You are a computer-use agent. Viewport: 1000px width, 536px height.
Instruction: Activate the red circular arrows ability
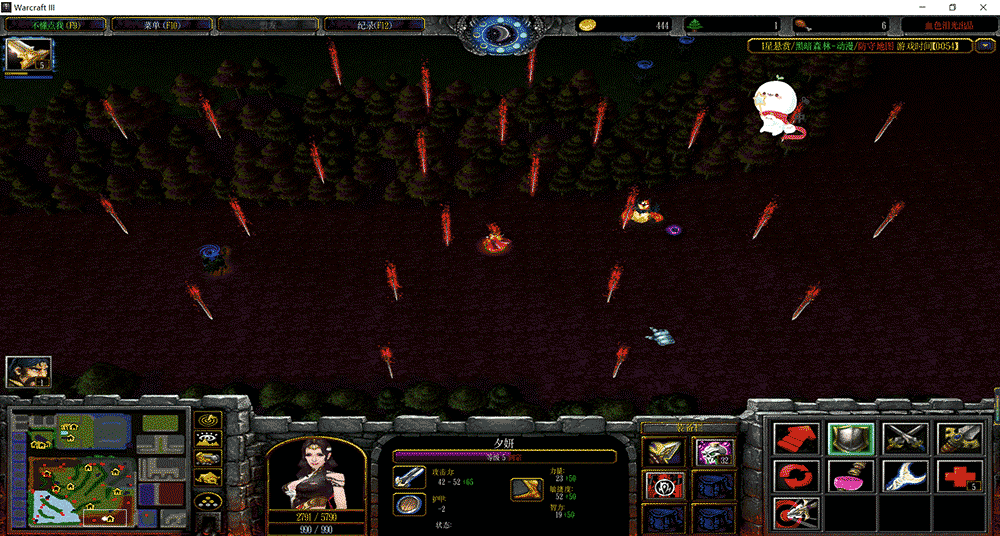797,476
